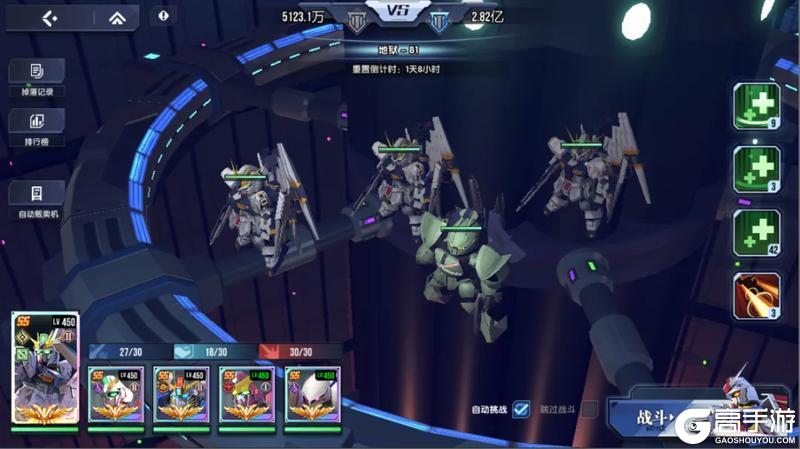Return home via the double-chevron button

pyautogui.click(x=117, y=17)
